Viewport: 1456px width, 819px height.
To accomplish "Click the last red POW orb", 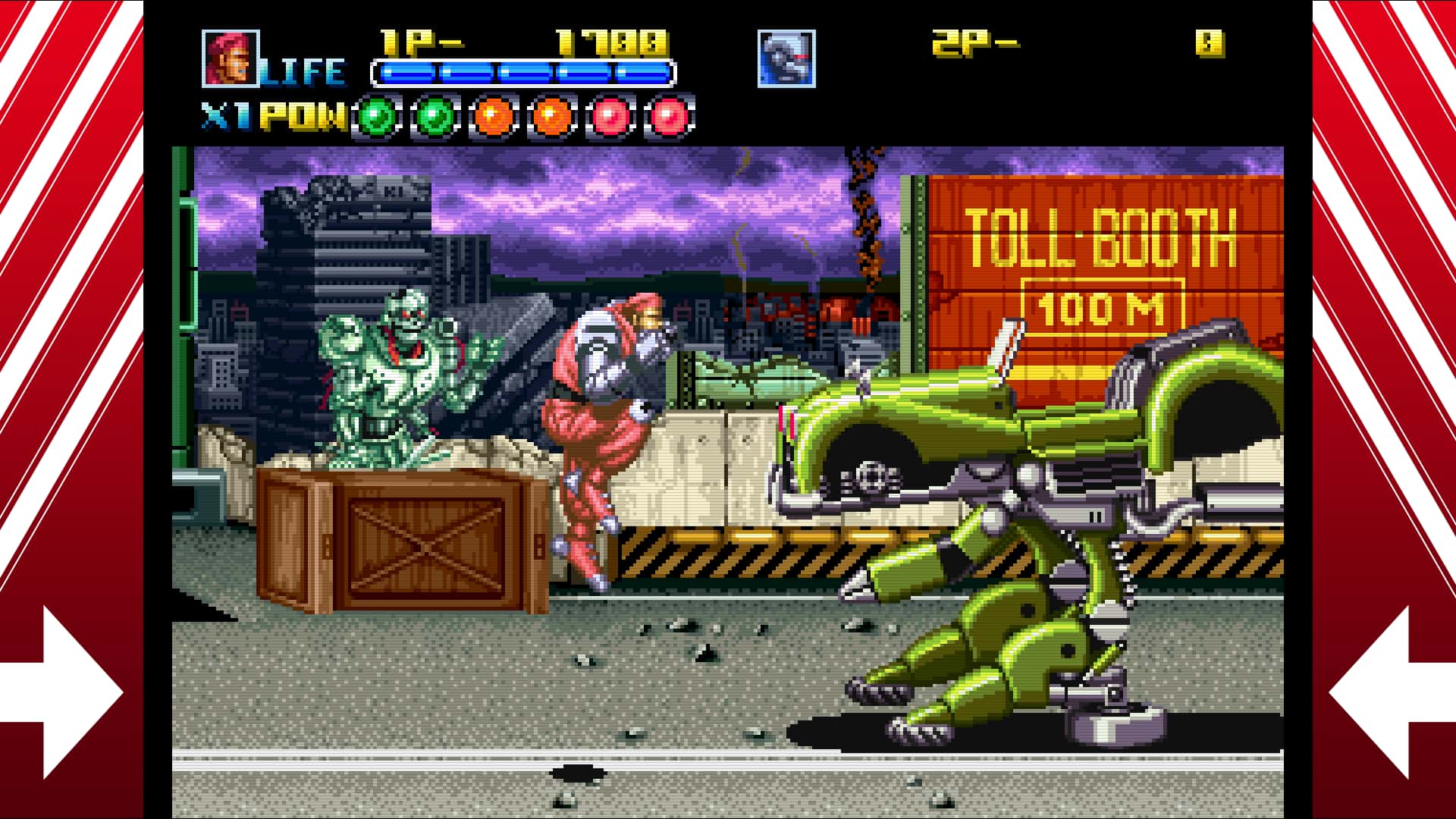I will click(667, 115).
